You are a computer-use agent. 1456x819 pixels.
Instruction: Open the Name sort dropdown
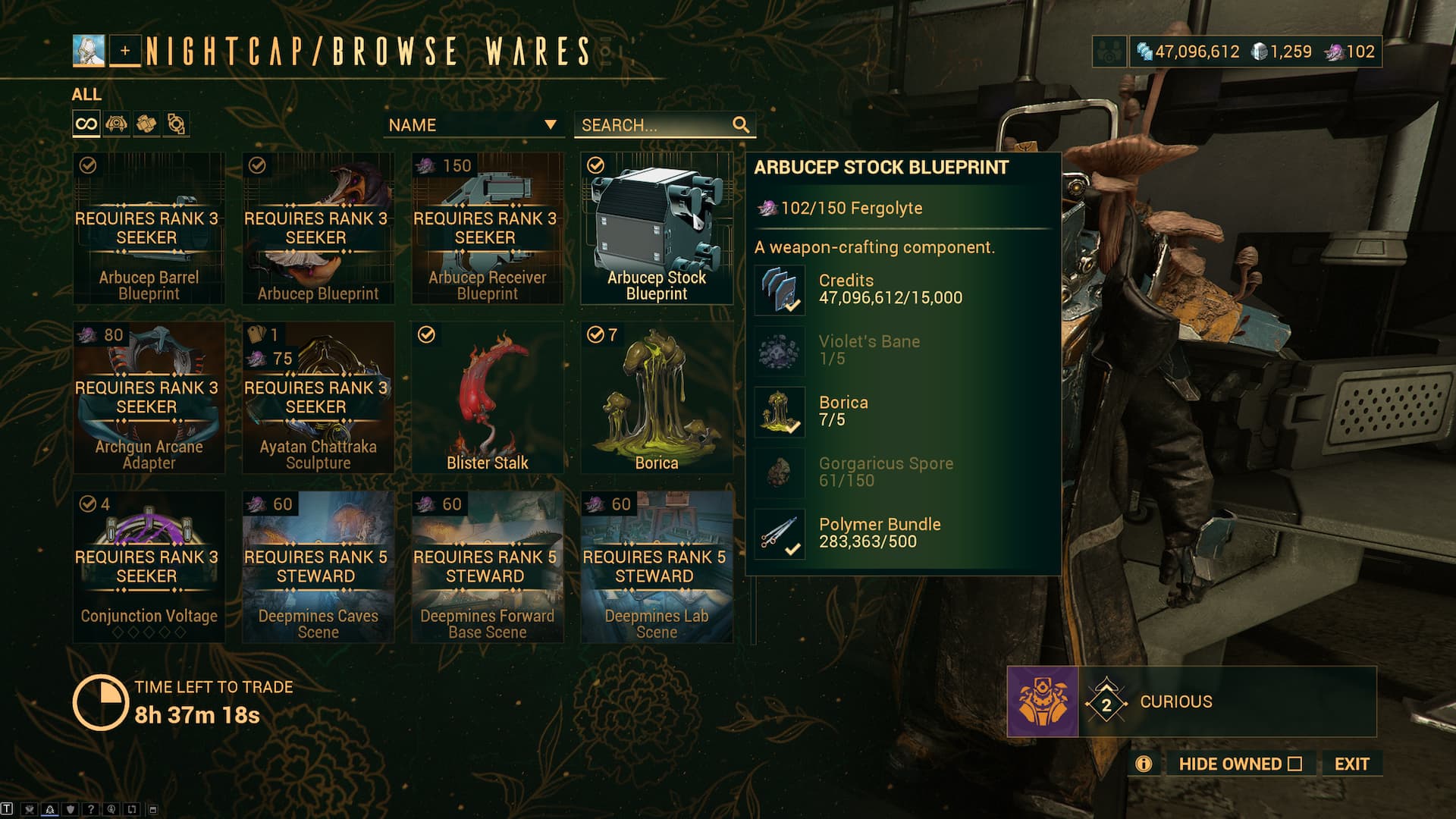click(x=473, y=125)
